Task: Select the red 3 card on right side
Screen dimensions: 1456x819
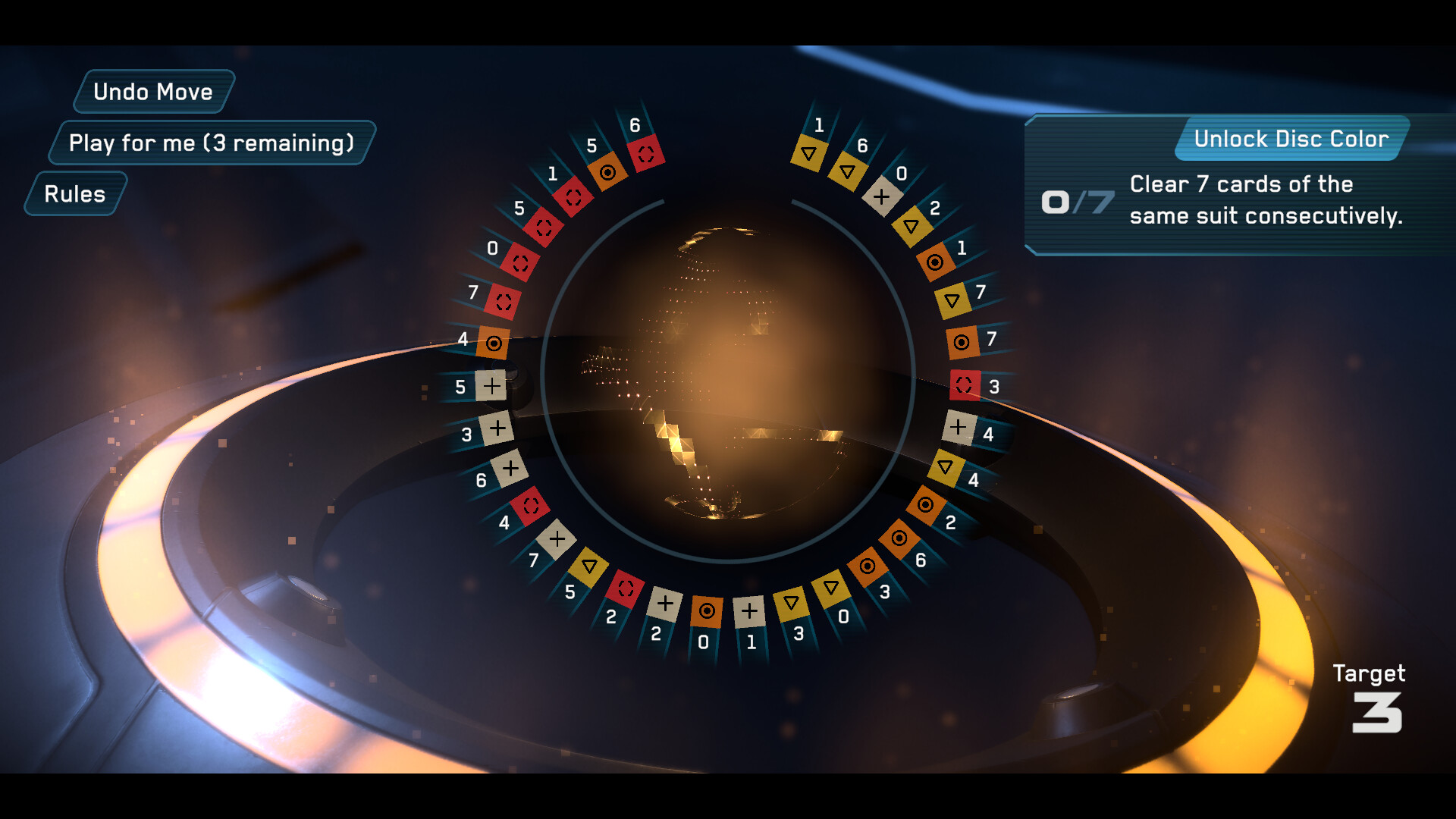Action: coord(965,383)
